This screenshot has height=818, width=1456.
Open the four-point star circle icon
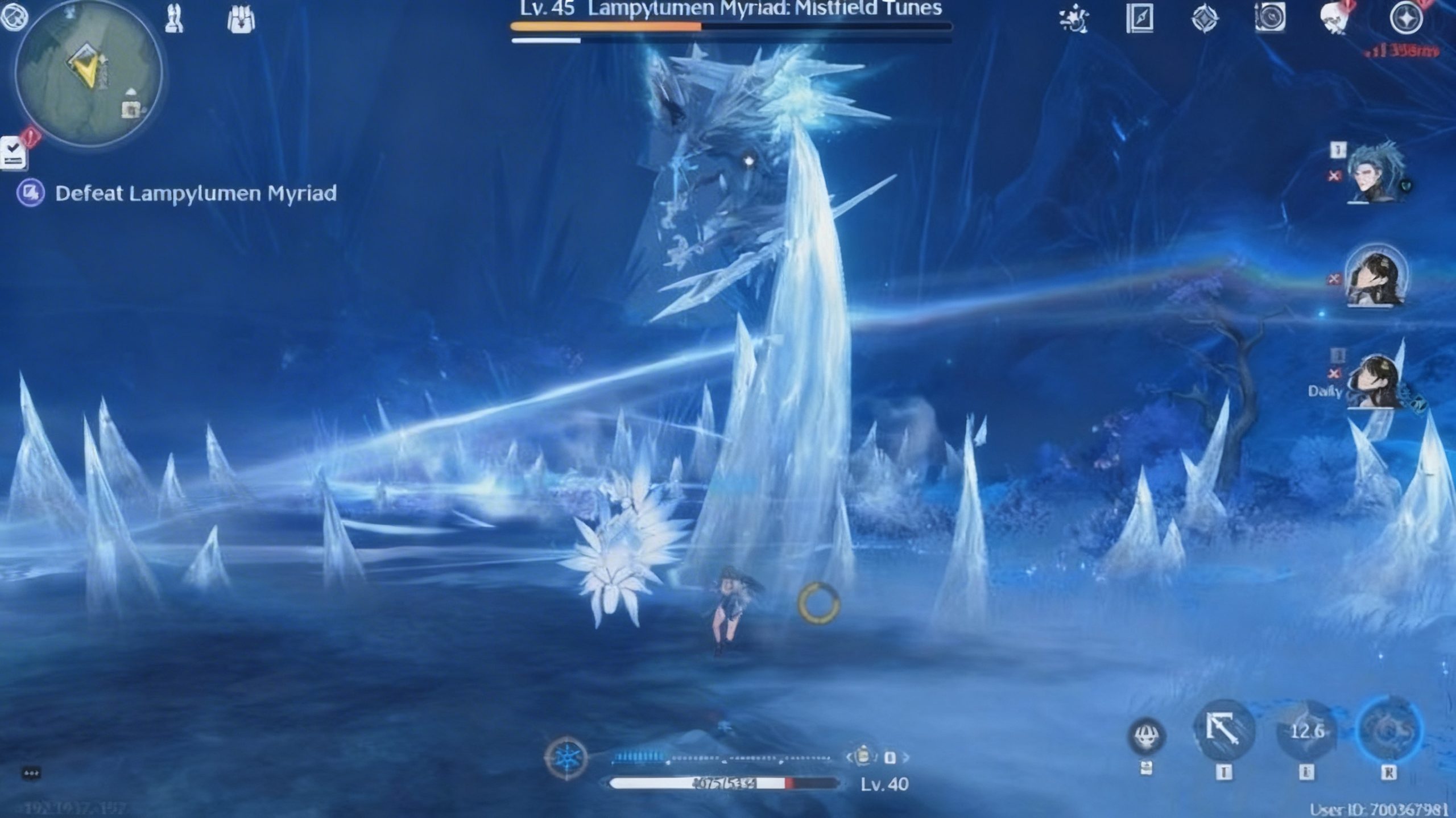(x=1406, y=19)
